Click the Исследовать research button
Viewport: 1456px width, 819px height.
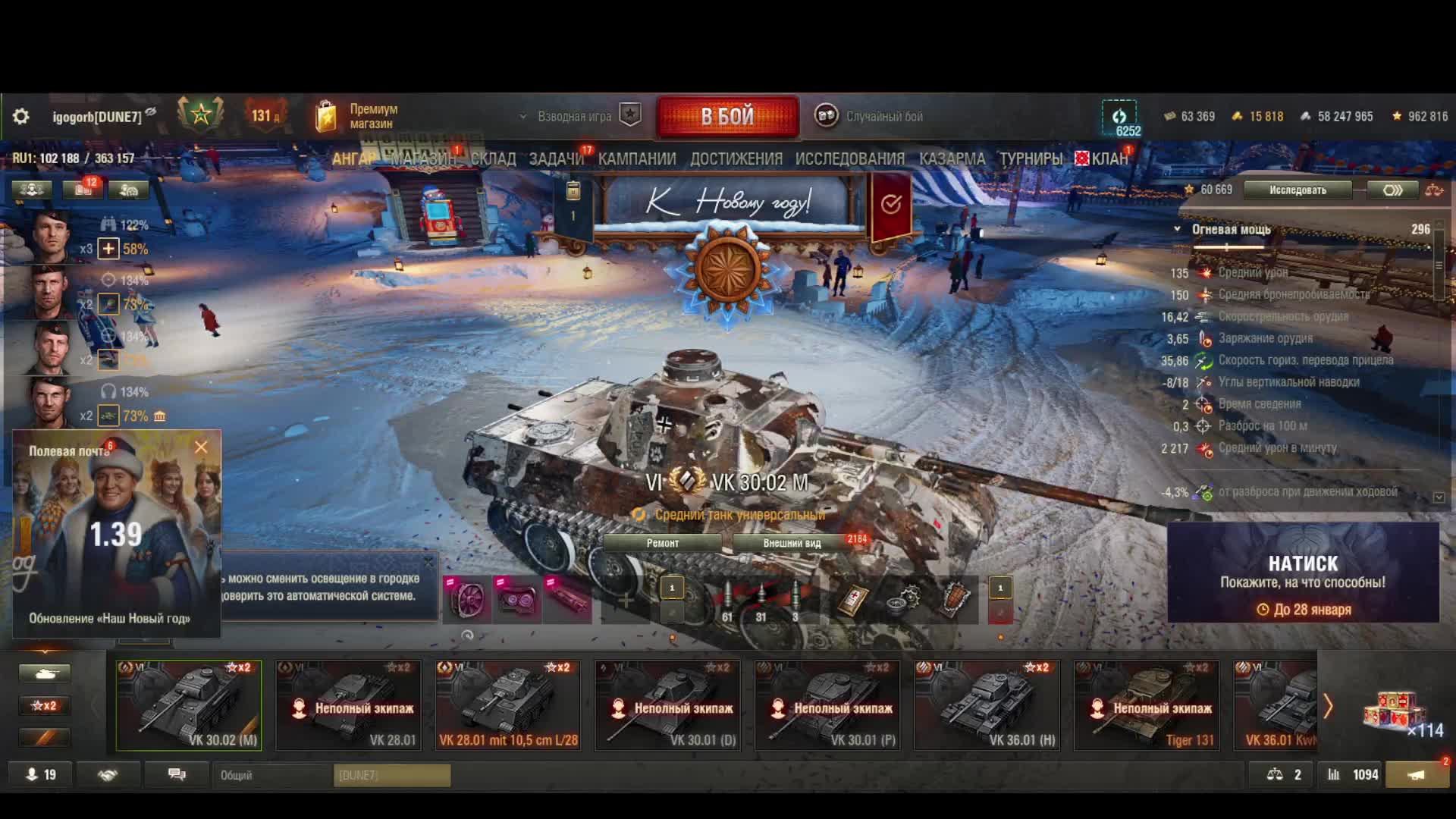coord(1298,190)
